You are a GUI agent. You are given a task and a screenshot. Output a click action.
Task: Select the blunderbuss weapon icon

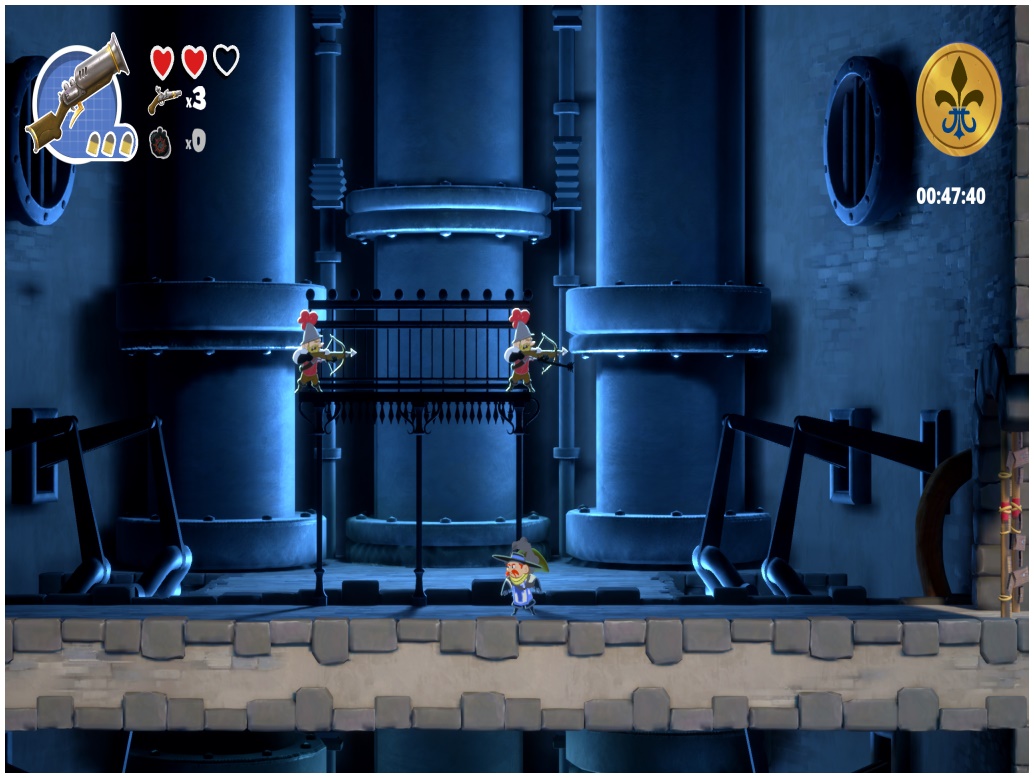coord(78,95)
